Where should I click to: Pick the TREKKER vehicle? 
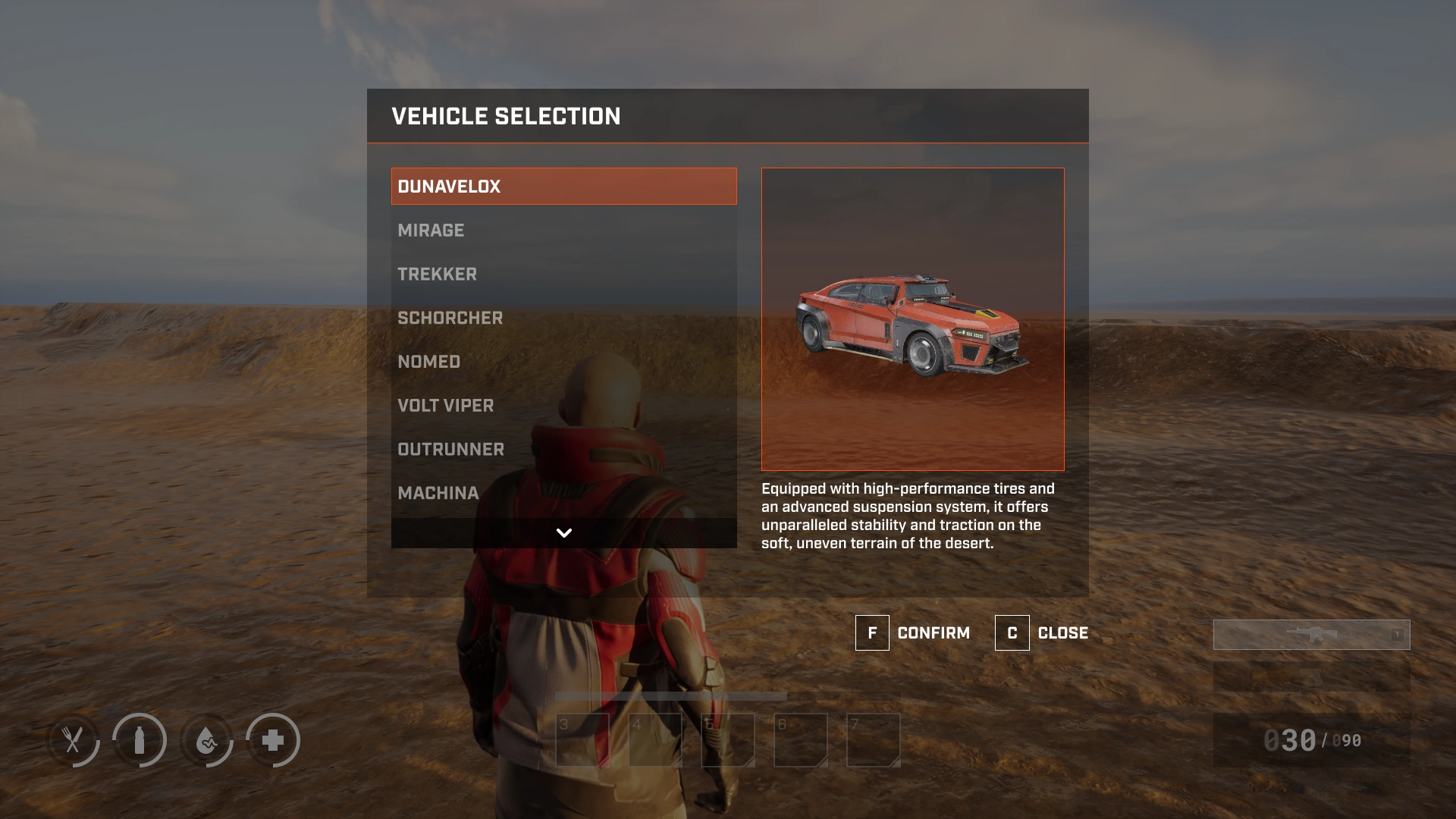563,275
